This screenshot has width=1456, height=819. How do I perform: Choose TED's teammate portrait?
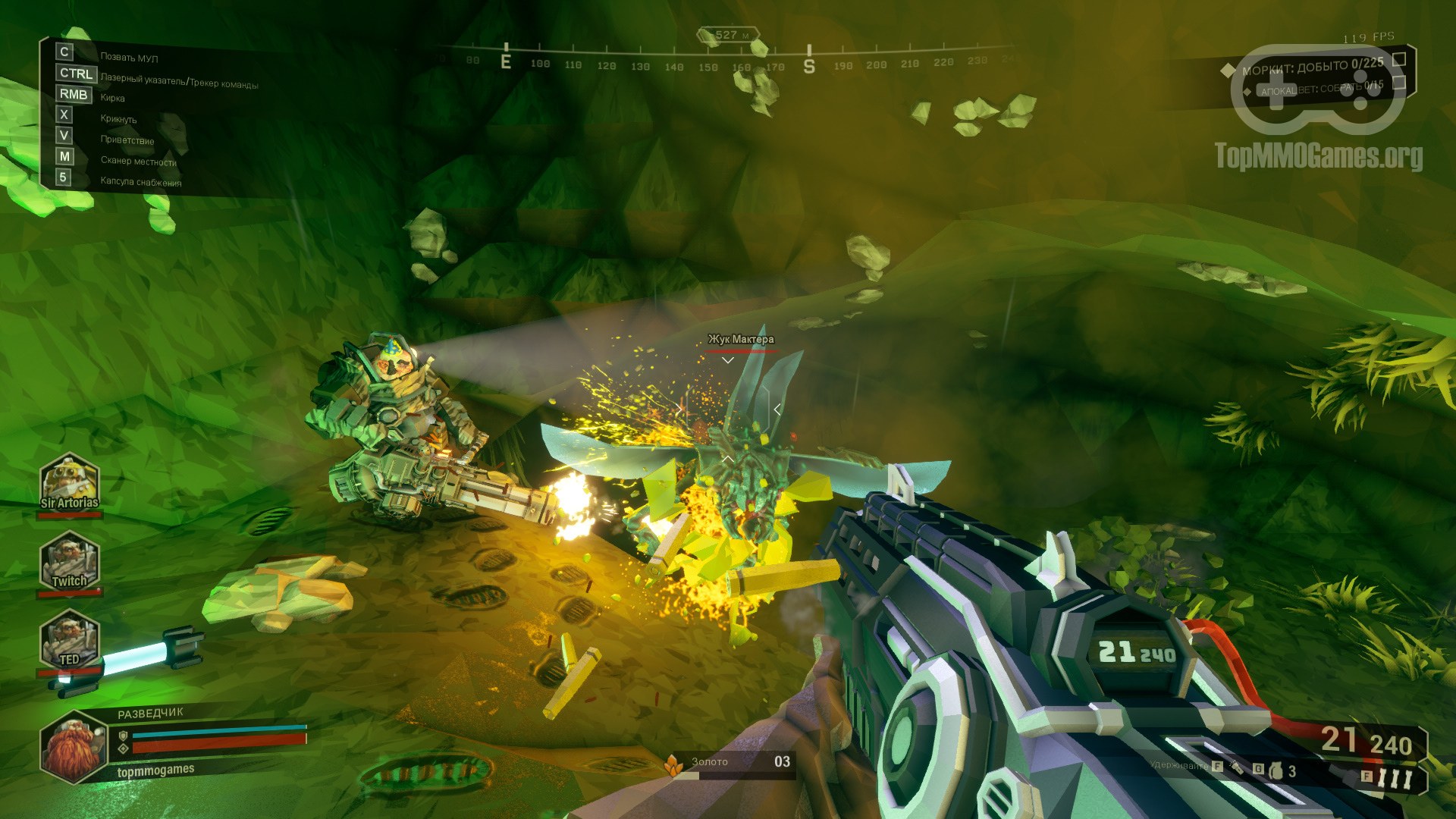point(70,640)
